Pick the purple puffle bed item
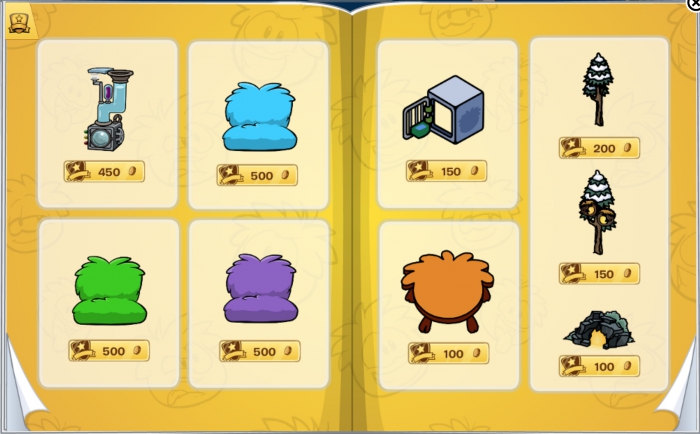The height and width of the screenshot is (434, 700). (259, 289)
